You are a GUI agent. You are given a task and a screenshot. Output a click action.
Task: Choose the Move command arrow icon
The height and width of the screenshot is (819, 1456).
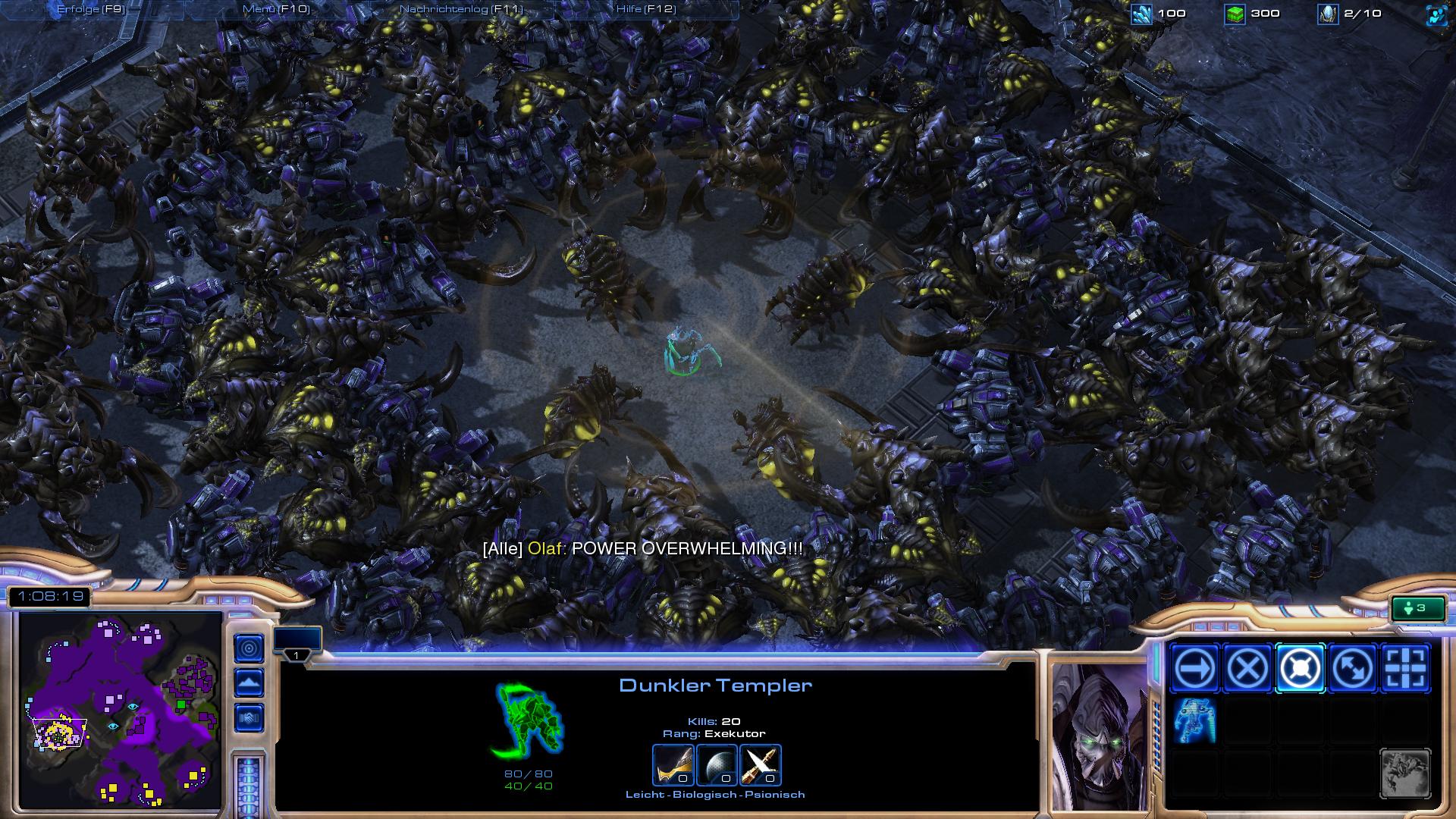(x=1195, y=669)
